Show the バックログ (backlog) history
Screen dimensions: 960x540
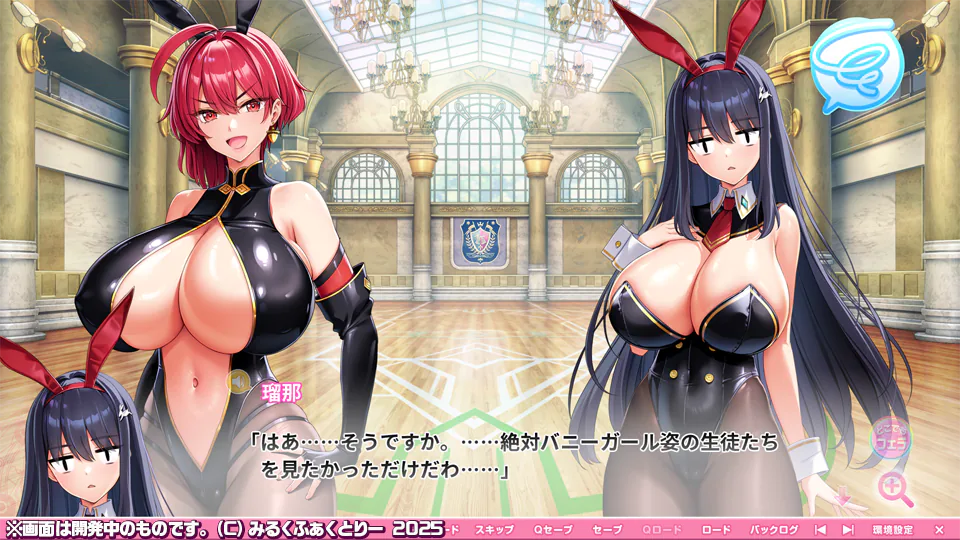774,528
